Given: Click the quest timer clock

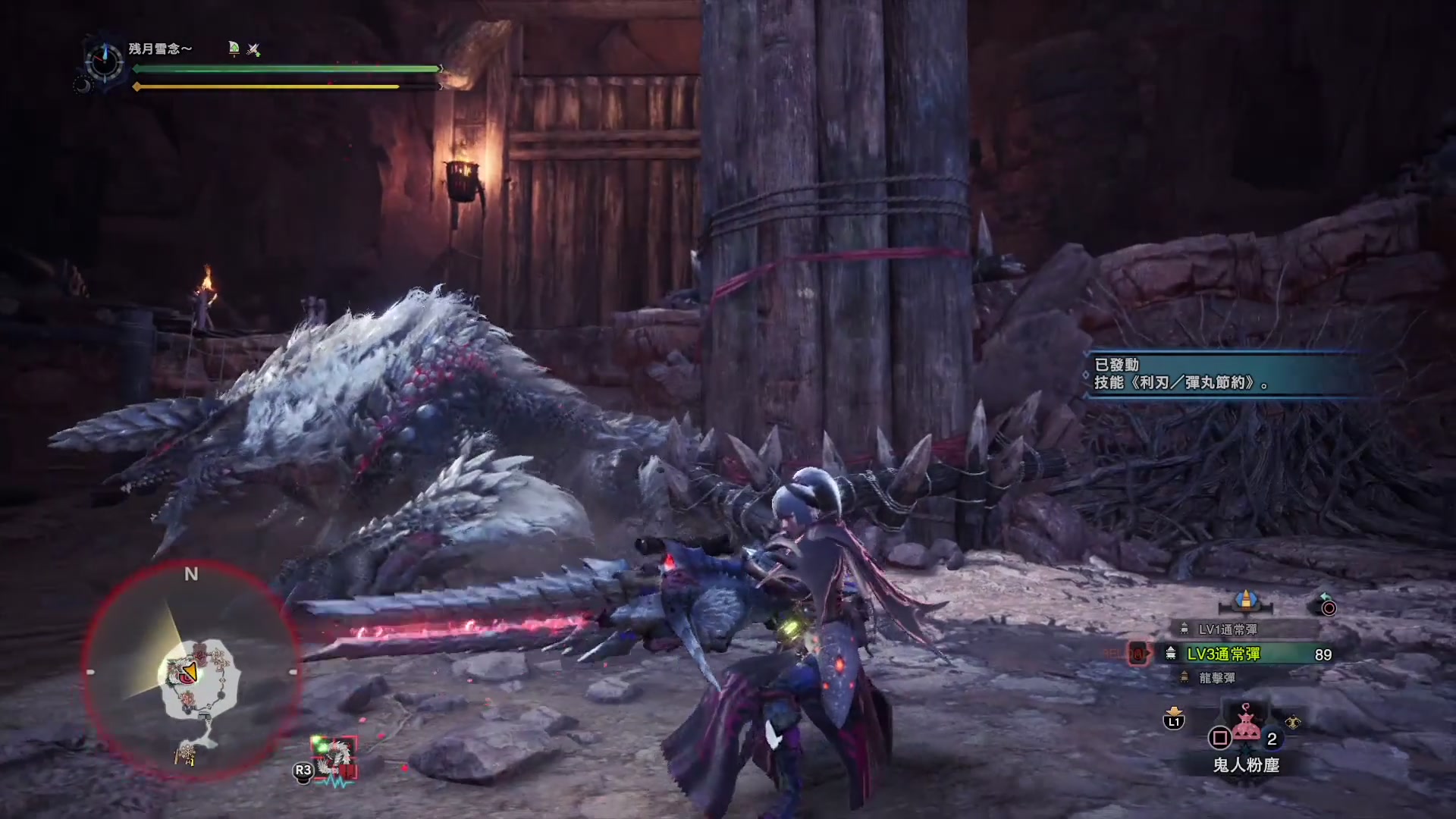Looking at the screenshot, I should (104, 60).
